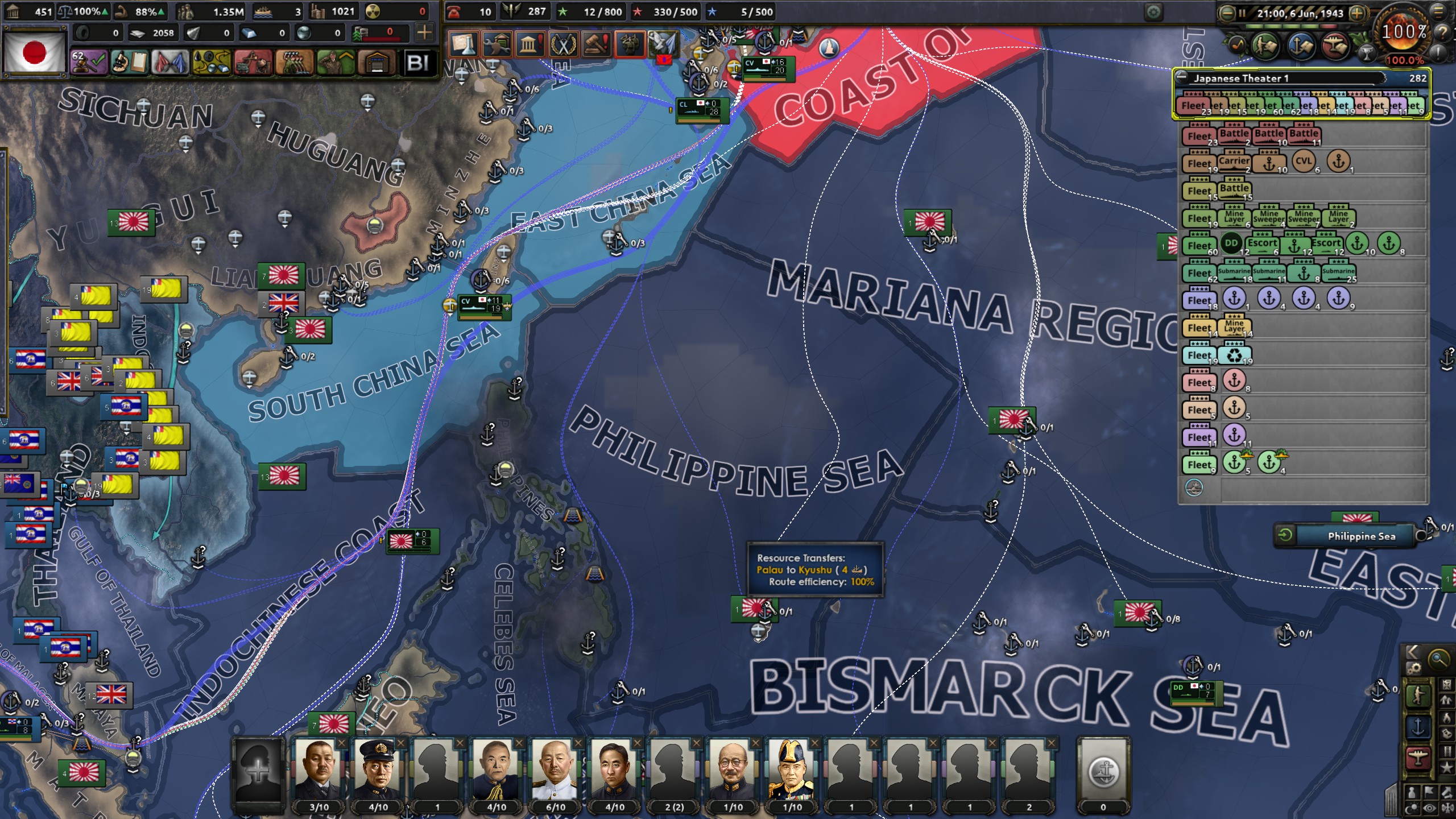This screenshot has width=1456, height=819.
Task: Pause the game clock
Action: [1243, 14]
